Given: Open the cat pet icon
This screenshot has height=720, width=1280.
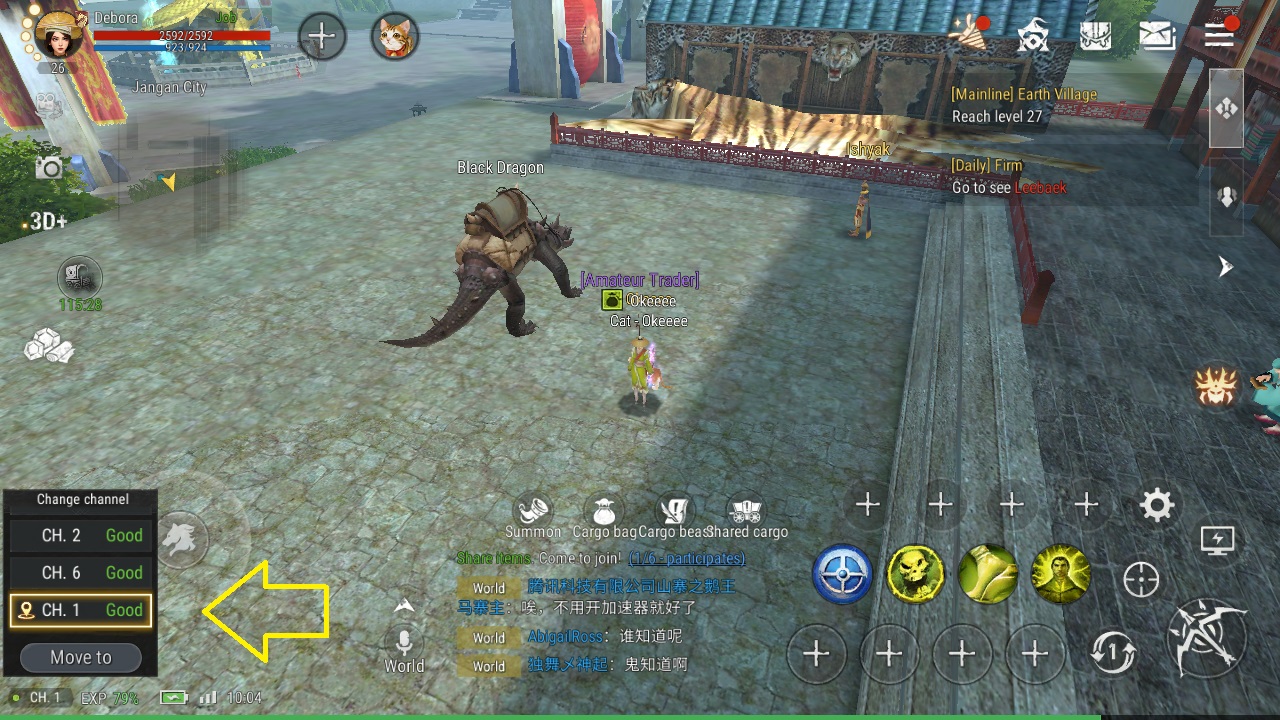Looking at the screenshot, I should tap(395, 38).
